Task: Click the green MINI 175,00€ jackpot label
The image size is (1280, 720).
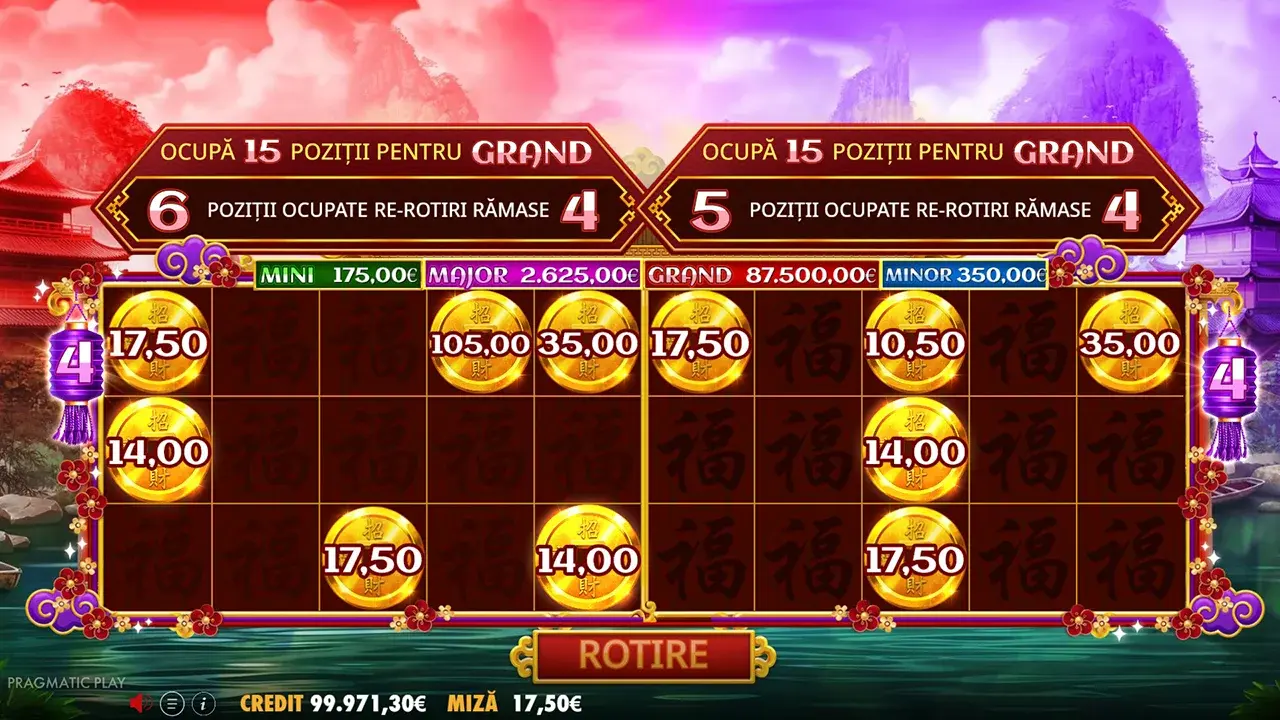Action: tap(338, 272)
